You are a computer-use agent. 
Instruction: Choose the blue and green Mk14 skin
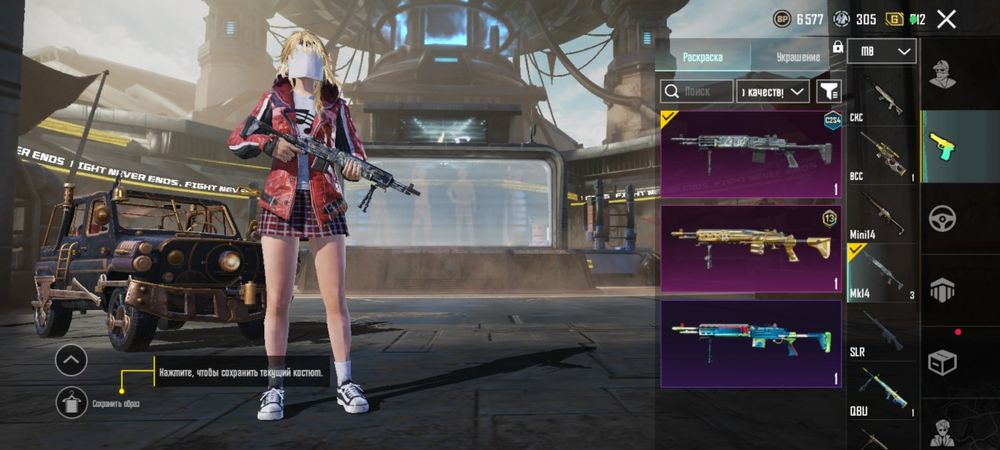click(x=751, y=343)
